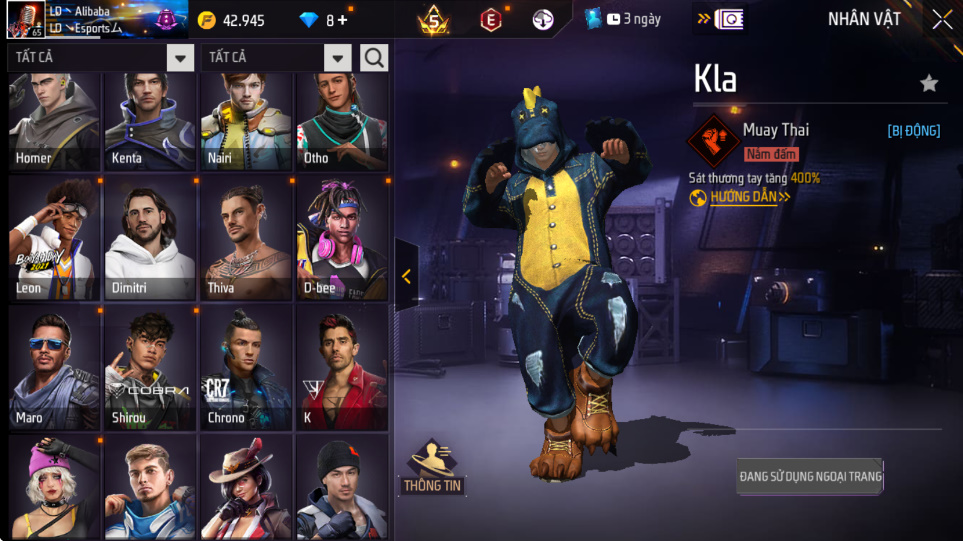Select the Leon character portrait
This screenshot has width=963, height=541.
[54, 238]
